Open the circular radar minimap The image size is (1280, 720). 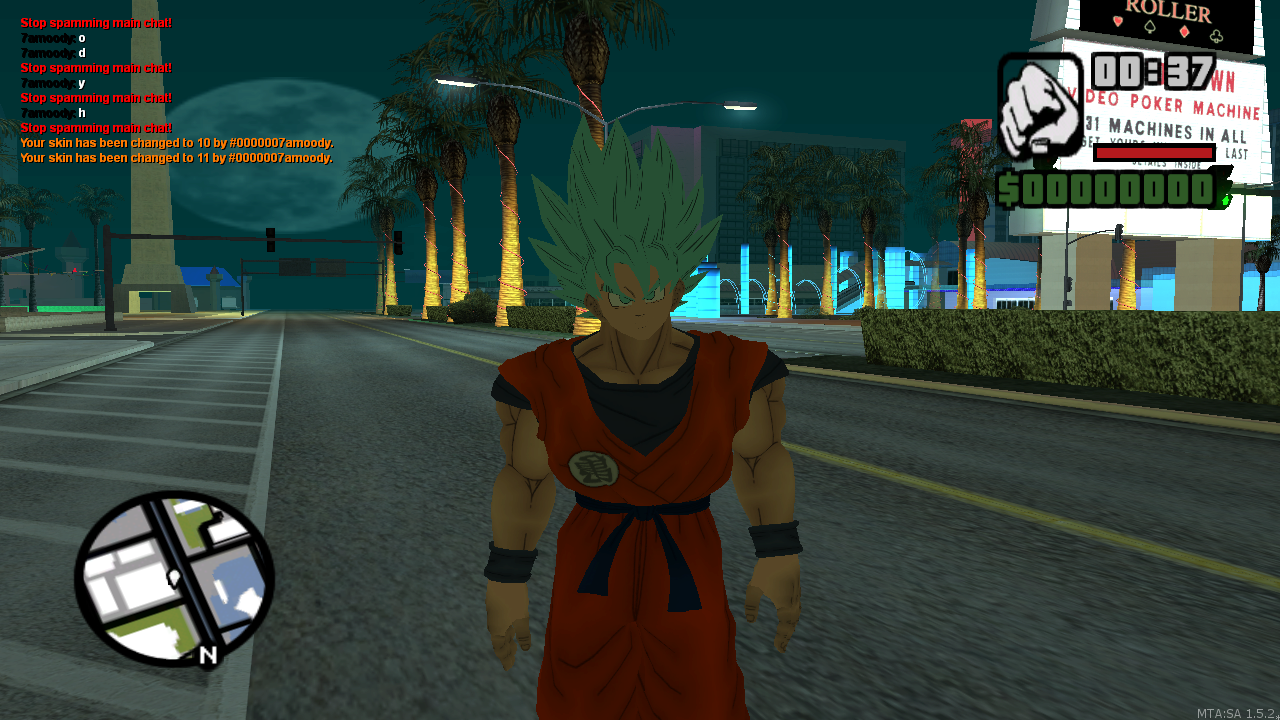(174, 578)
